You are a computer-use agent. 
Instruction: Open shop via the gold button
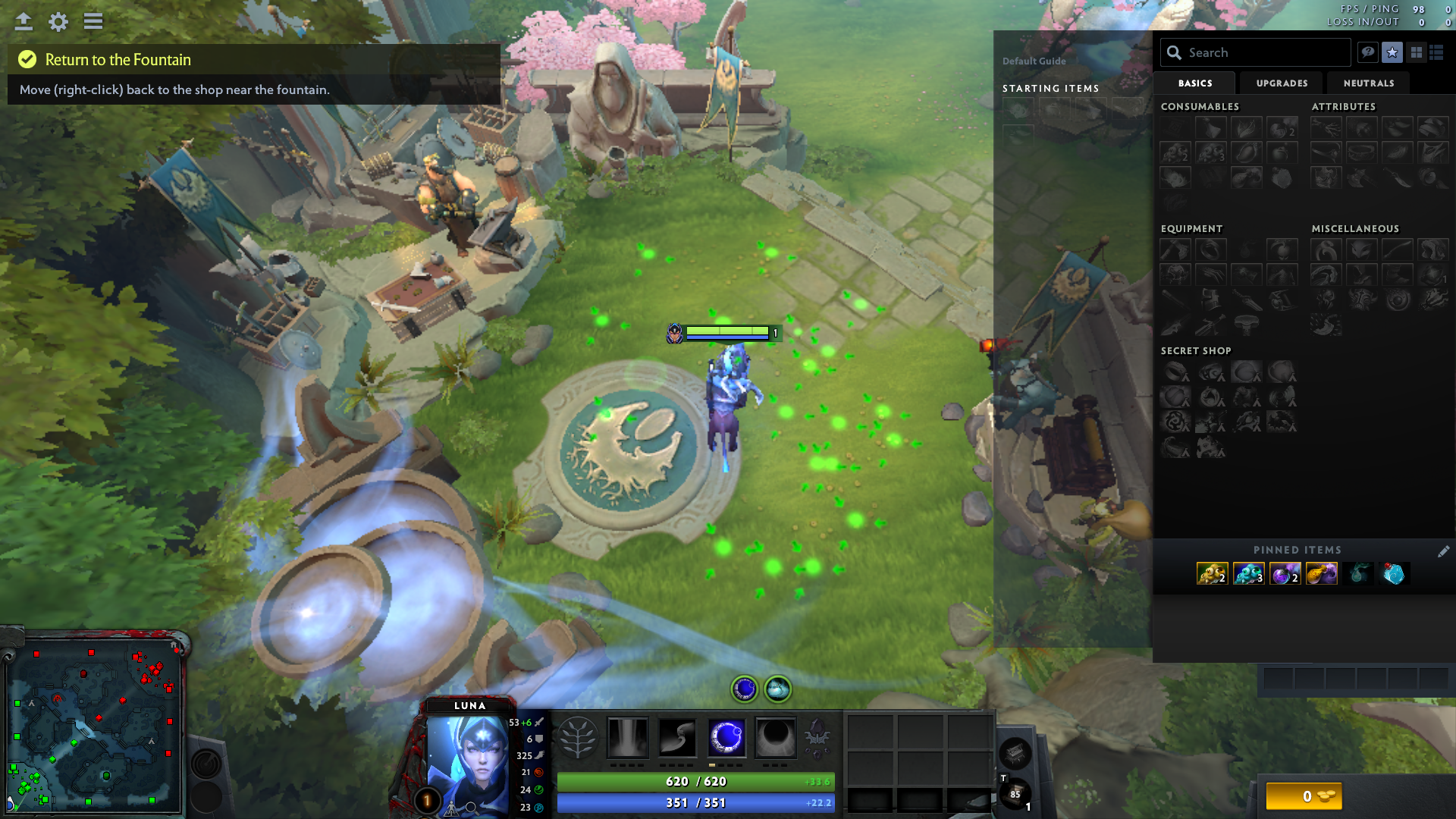1304,796
